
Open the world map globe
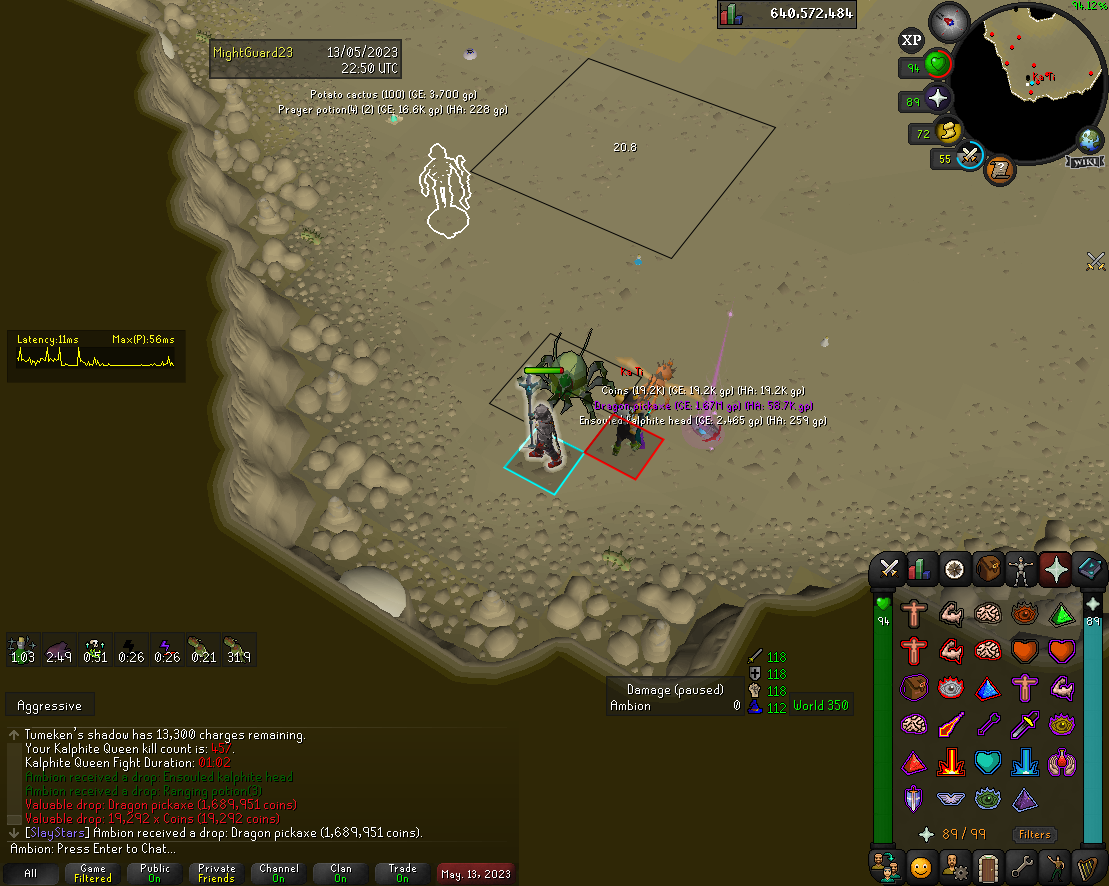[x=1089, y=139]
